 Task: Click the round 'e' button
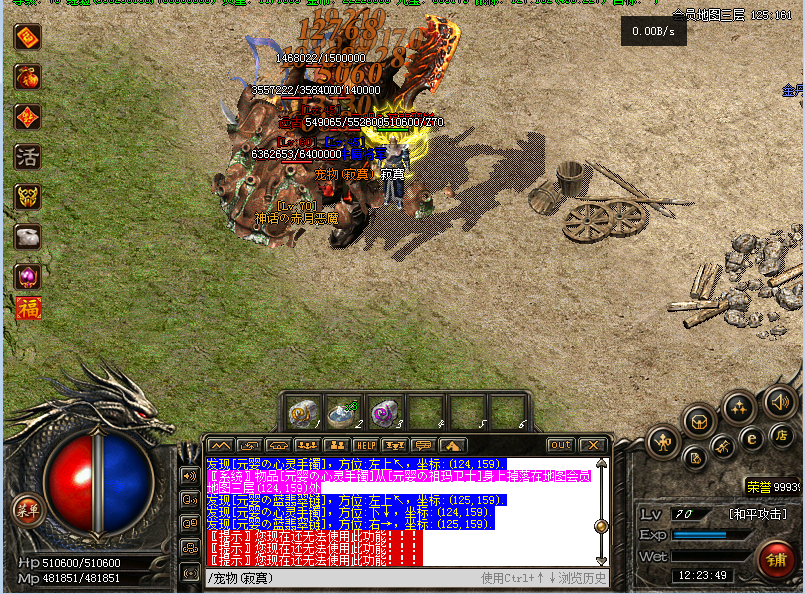(752, 437)
